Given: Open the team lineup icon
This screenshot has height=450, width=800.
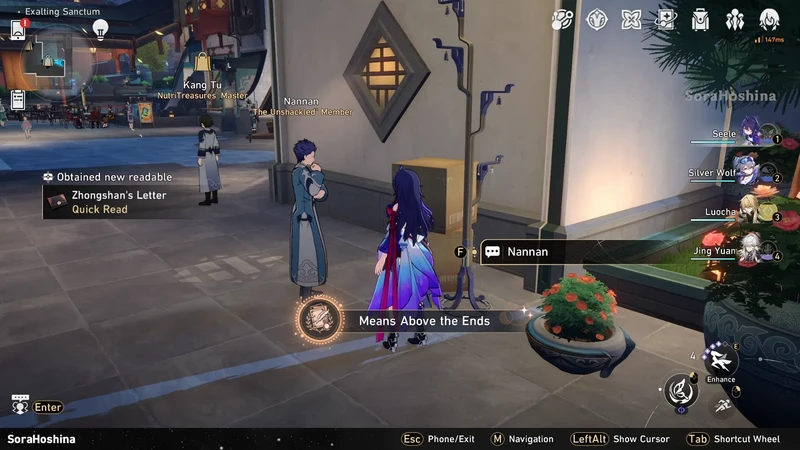Looking at the screenshot, I should [735, 19].
